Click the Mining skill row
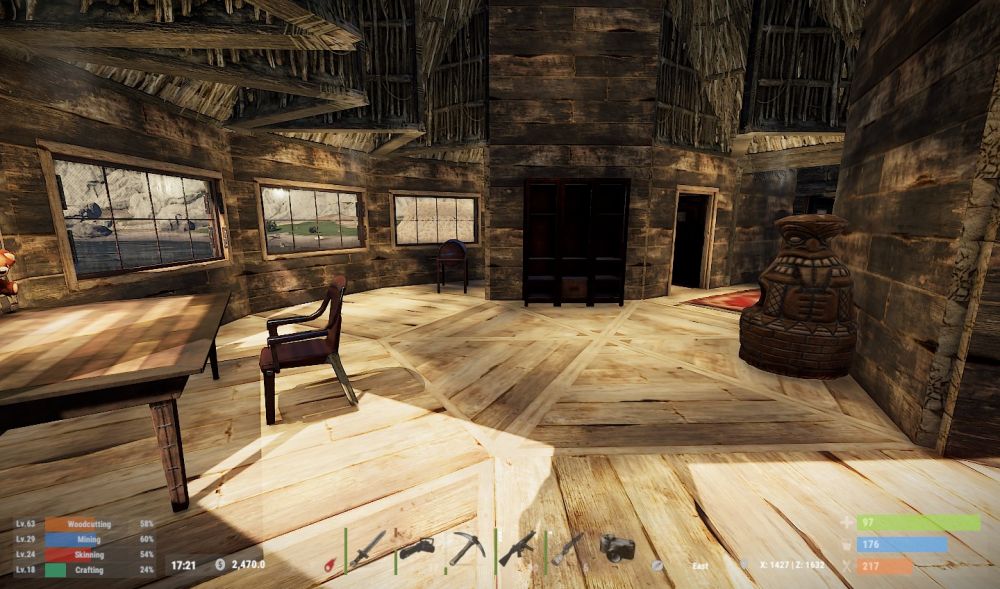Image resolution: width=1000 pixels, height=589 pixels. (85, 539)
